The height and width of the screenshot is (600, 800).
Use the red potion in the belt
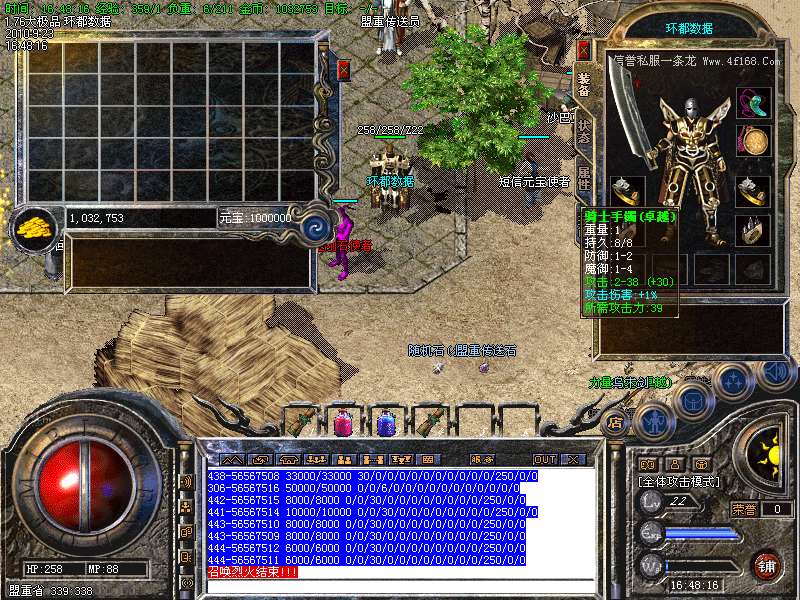click(x=342, y=422)
